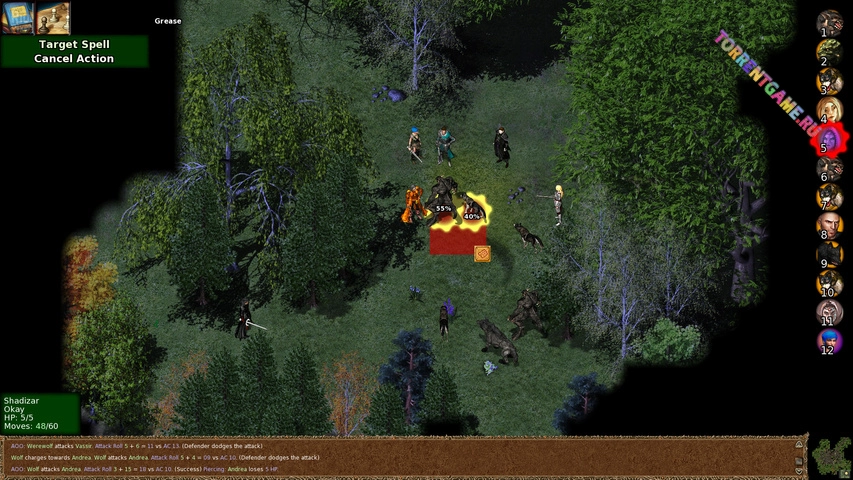Place Grease on the orange target tile

[482, 253]
